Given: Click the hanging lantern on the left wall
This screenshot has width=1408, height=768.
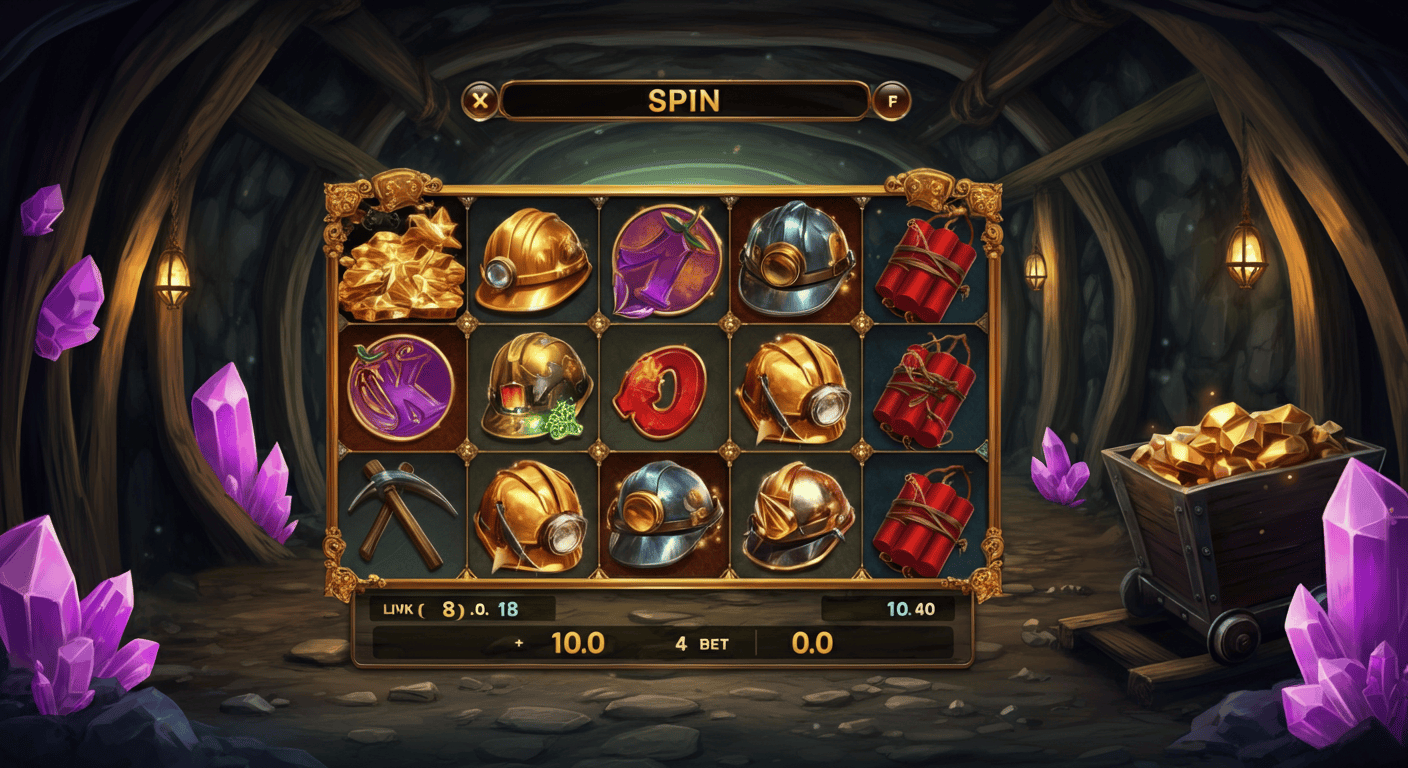Looking at the screenshot, I should click(x=176, y=275).
